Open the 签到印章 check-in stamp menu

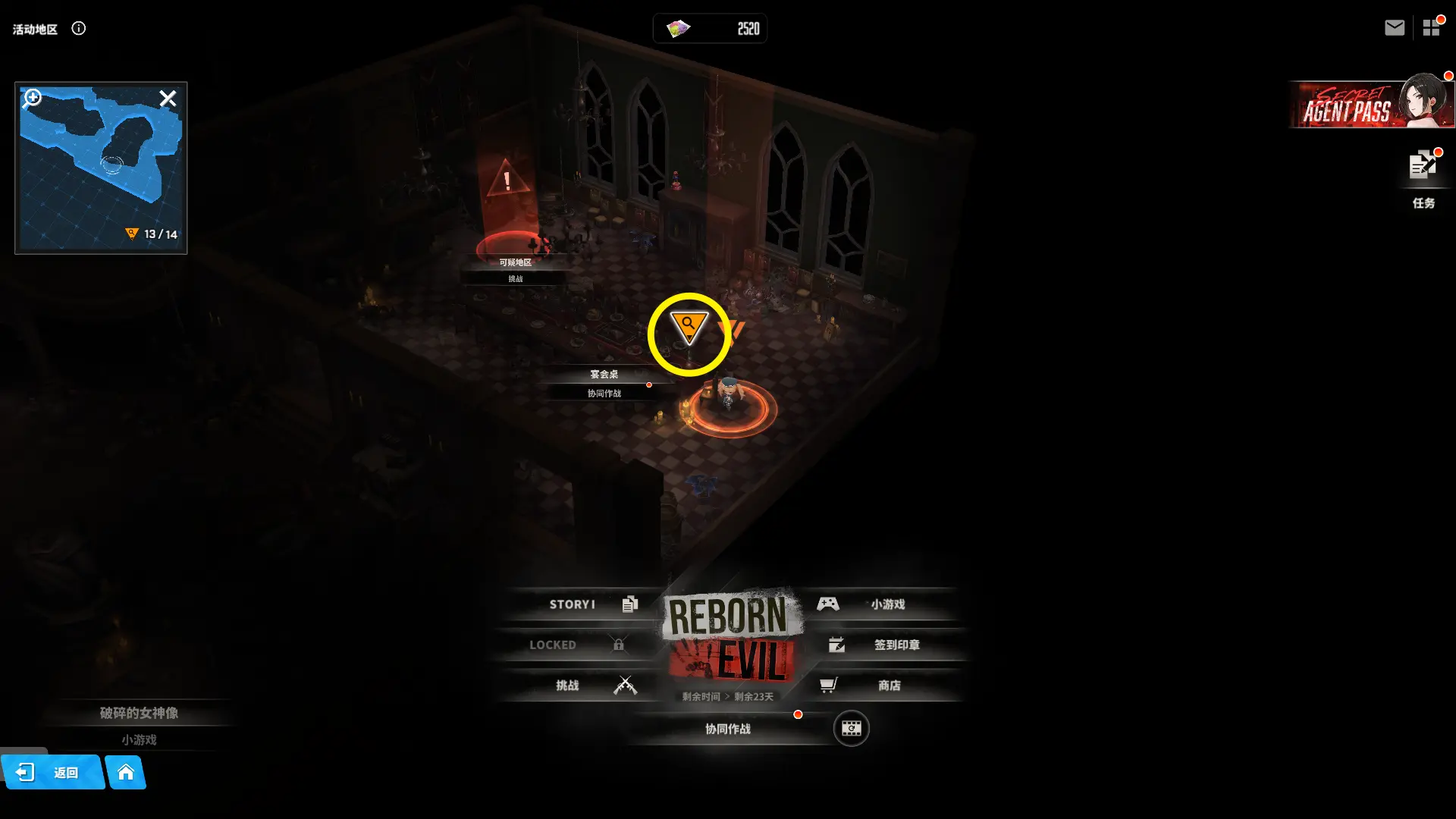pos(887,645)
